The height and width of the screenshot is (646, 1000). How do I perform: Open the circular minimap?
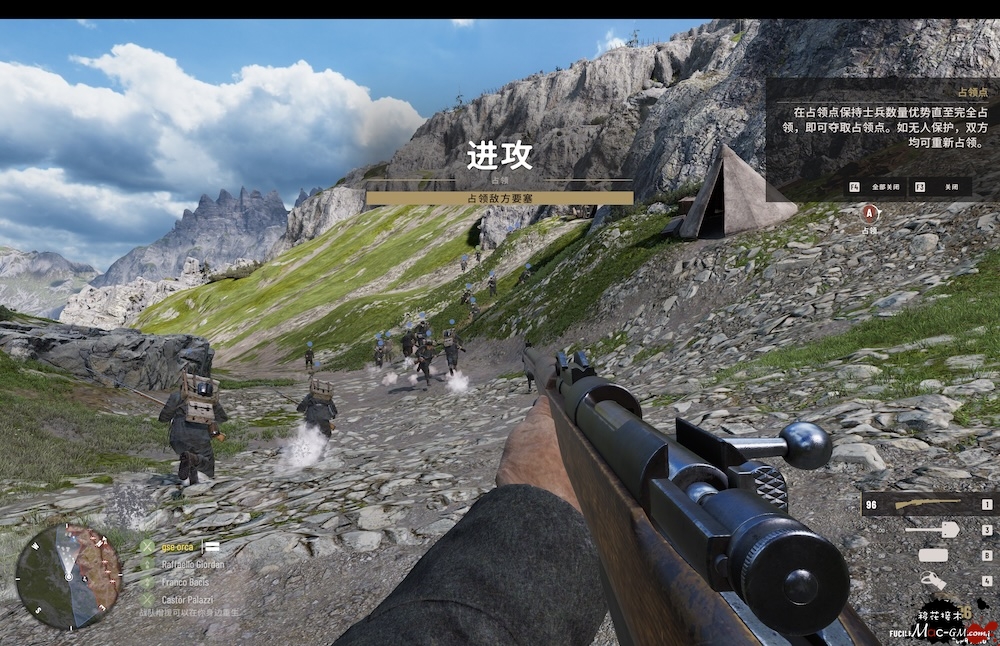[68, 577]
